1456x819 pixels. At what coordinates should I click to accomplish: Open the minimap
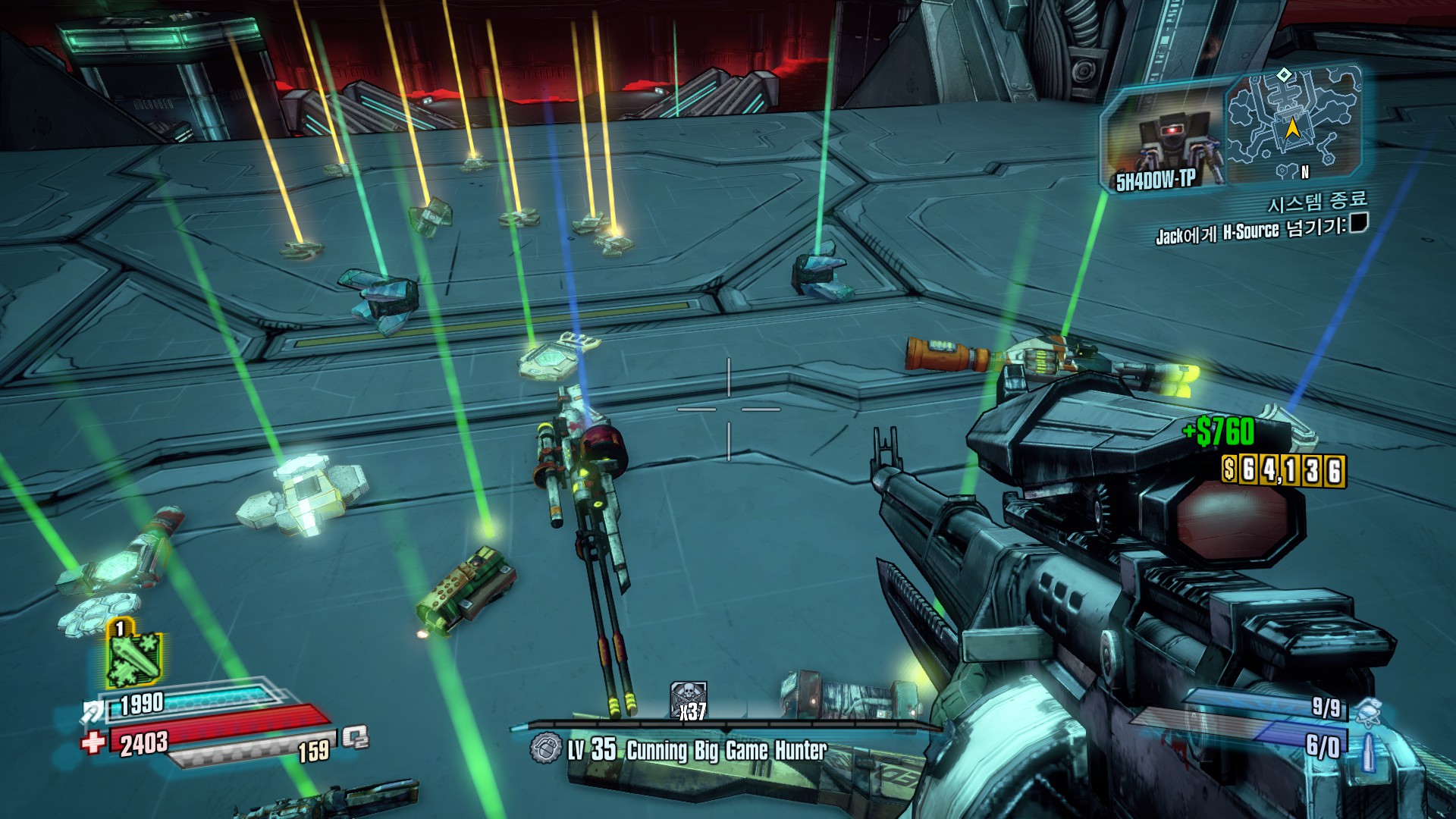(1291, 125)
